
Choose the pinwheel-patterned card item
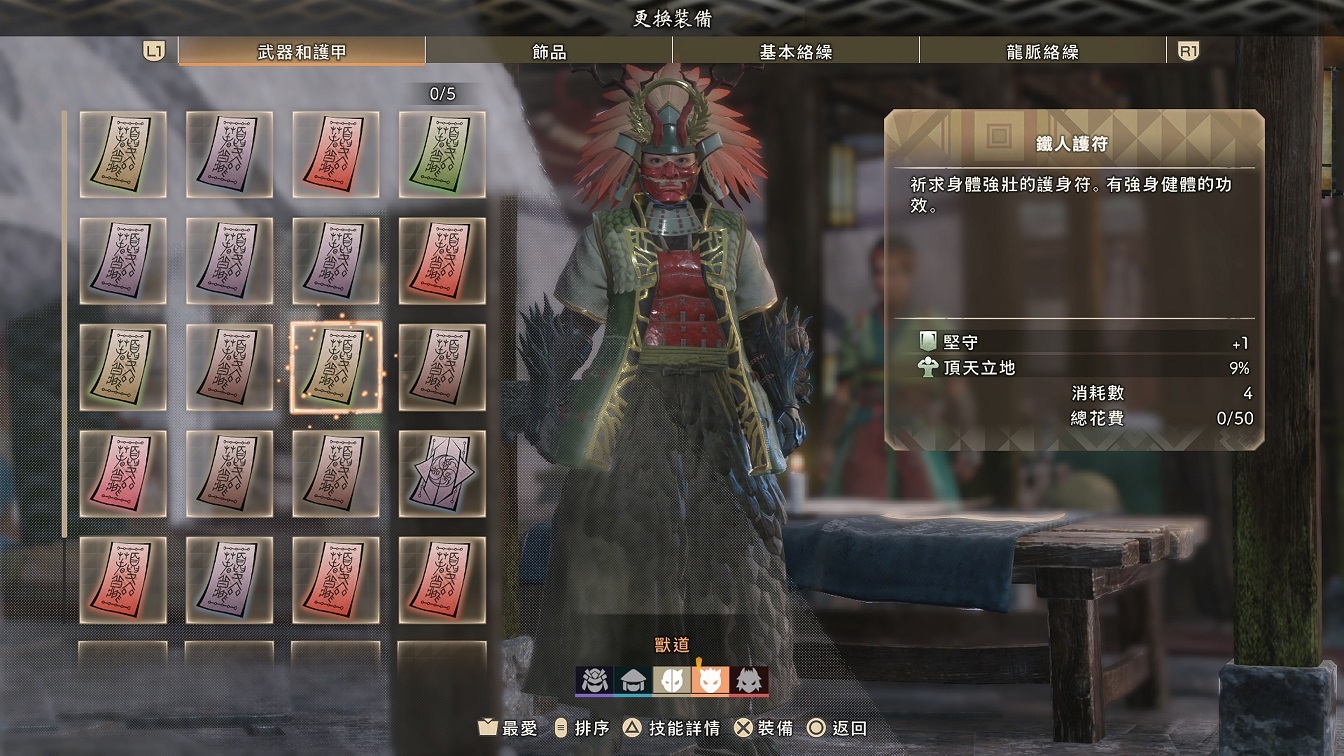(x=442, y=474)
